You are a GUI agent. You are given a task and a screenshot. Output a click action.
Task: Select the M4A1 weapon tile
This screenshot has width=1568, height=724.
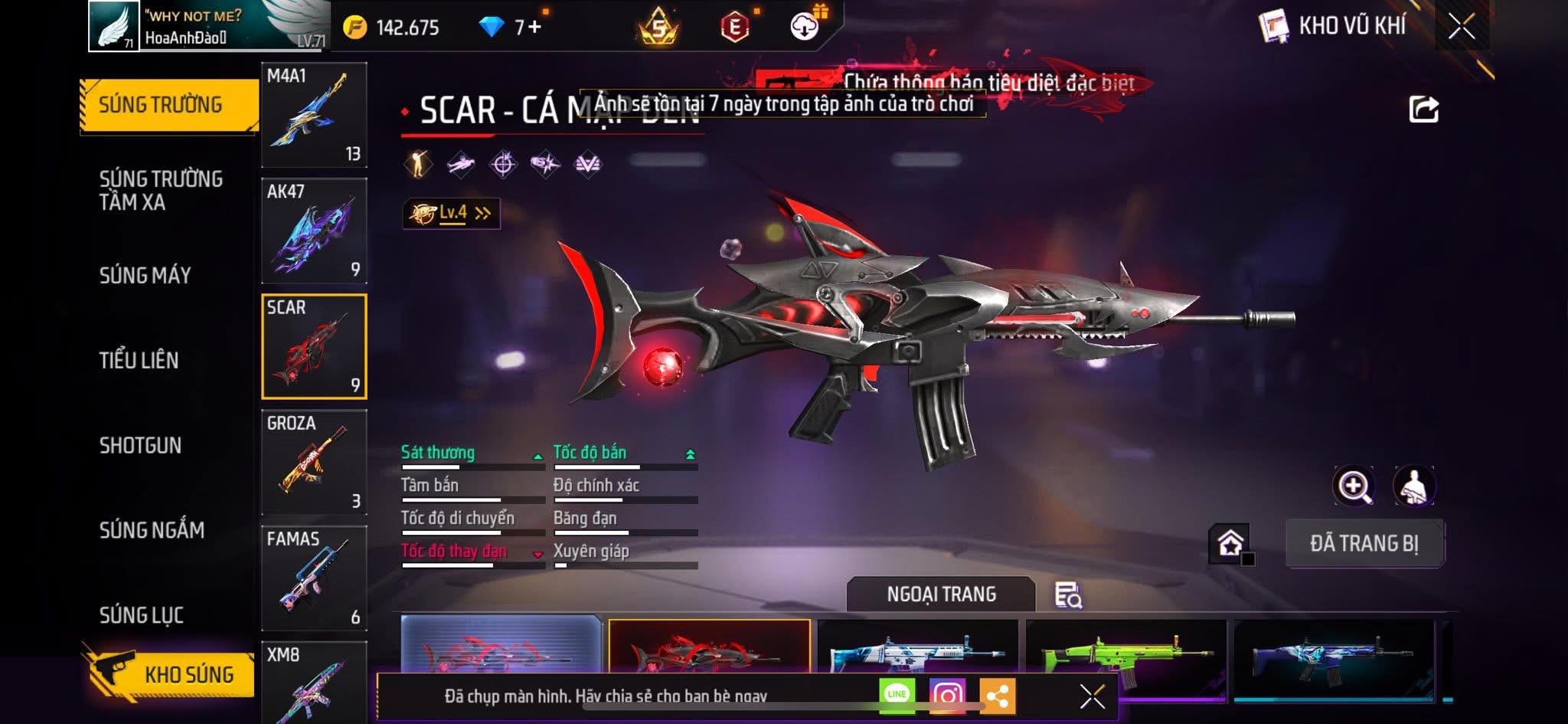click(x=314, y=115)
